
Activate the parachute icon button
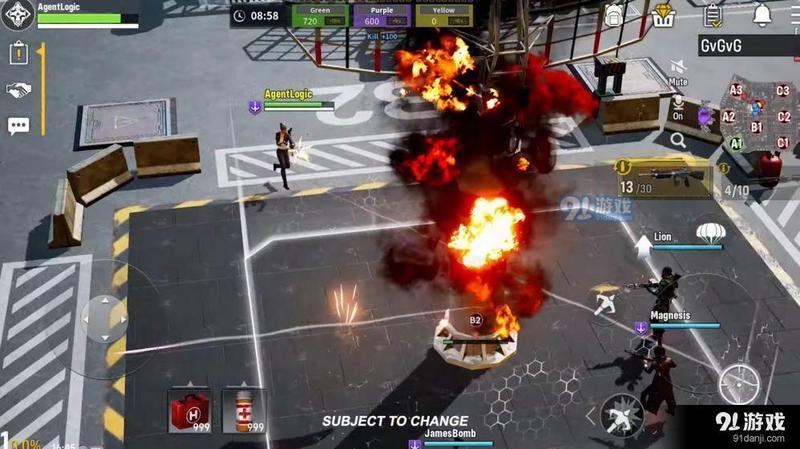click(709, 233)
